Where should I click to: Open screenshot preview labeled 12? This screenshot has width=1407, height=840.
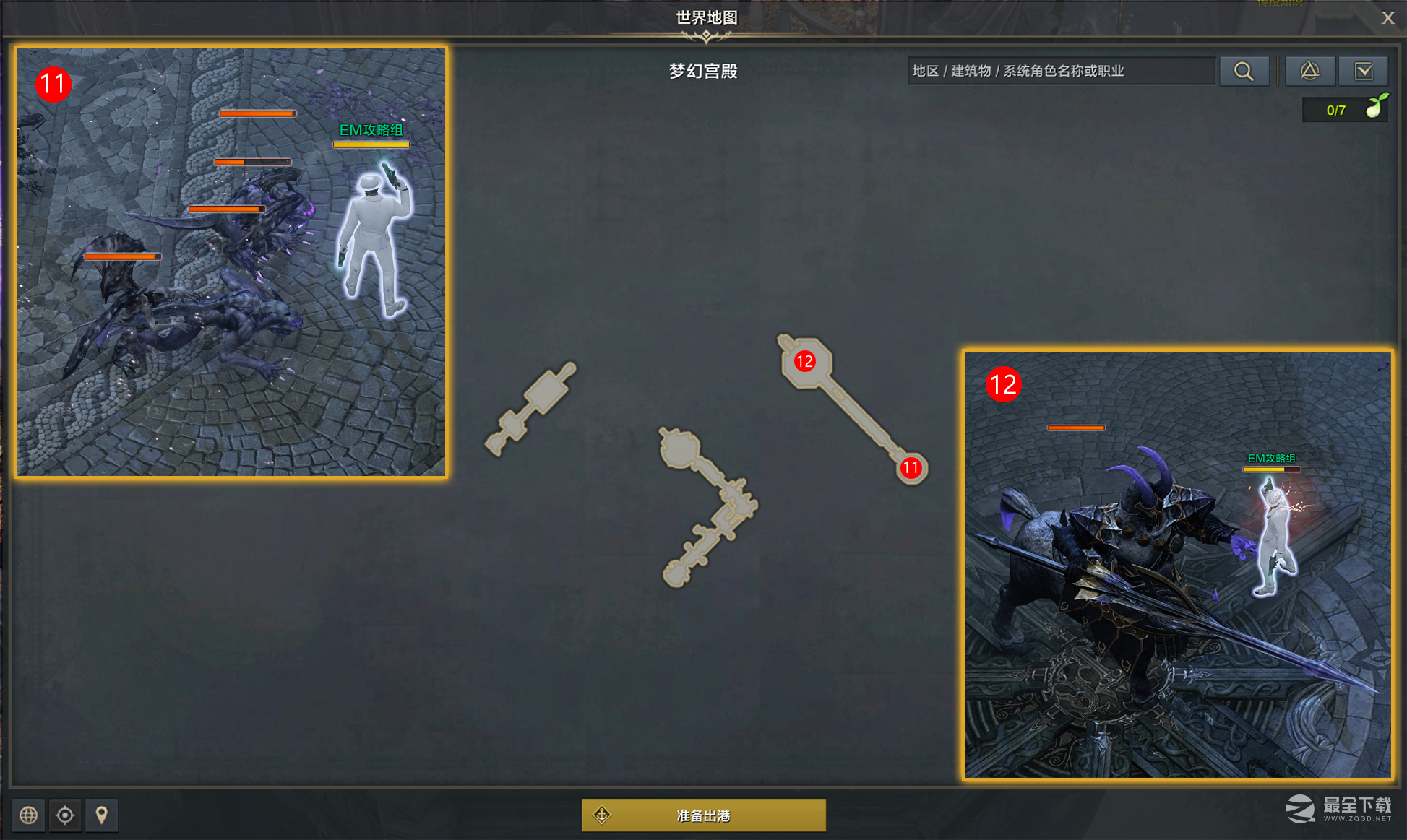1178,563
